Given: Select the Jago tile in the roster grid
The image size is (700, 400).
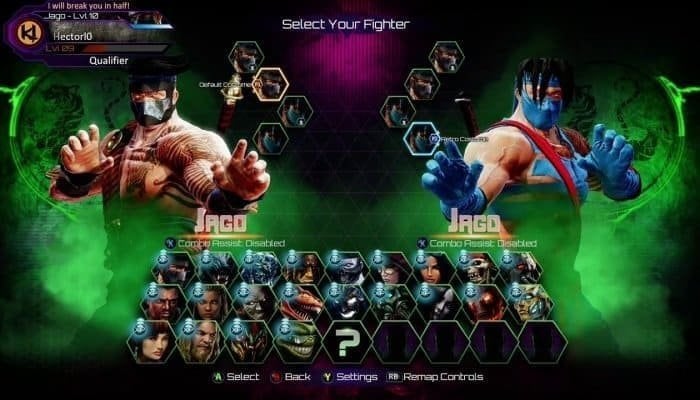Looking at the screenshot, I should tap(175, 266).
